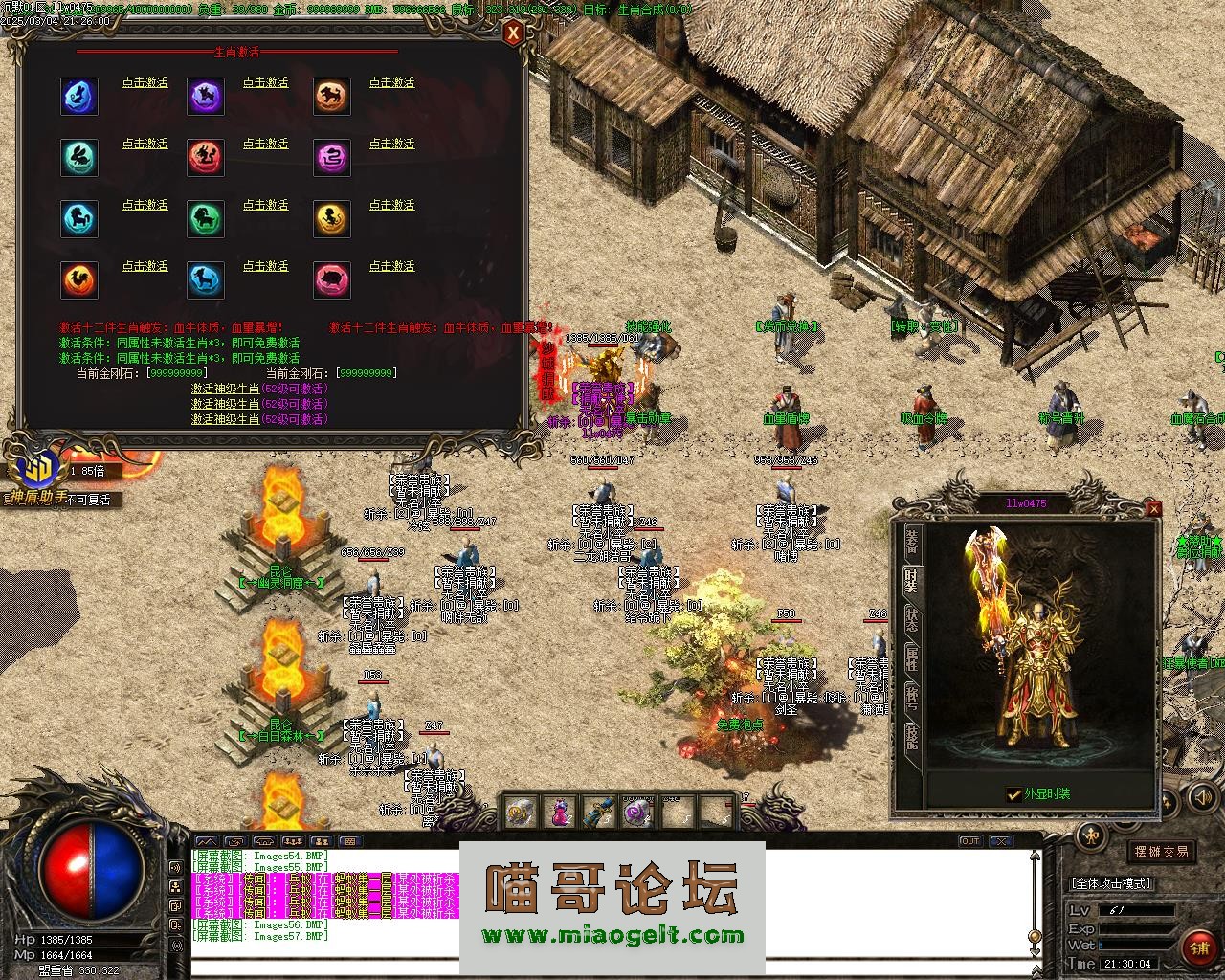Close the zodiac activation panel
Viewport: 1225px width, 980px height.
pyautogui.click(x=514, y=34)
